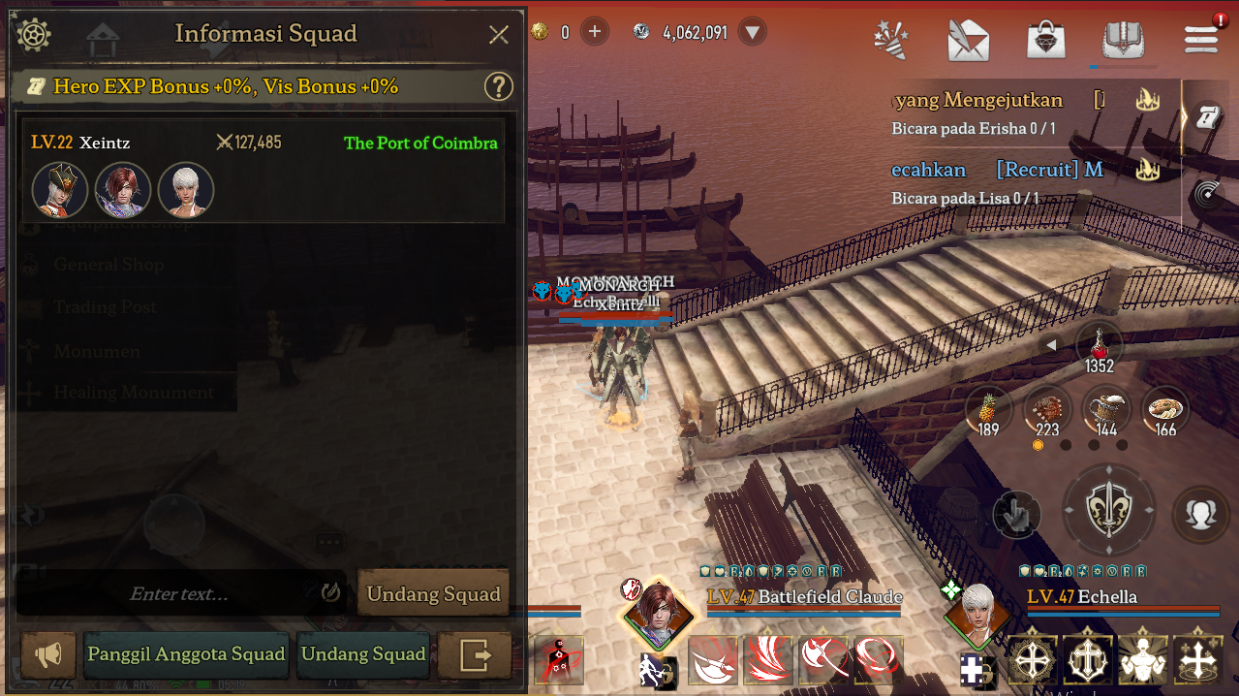Open the inventory chest icon
Viewport: 1239px width, 696px height.
coord(1123,40)
